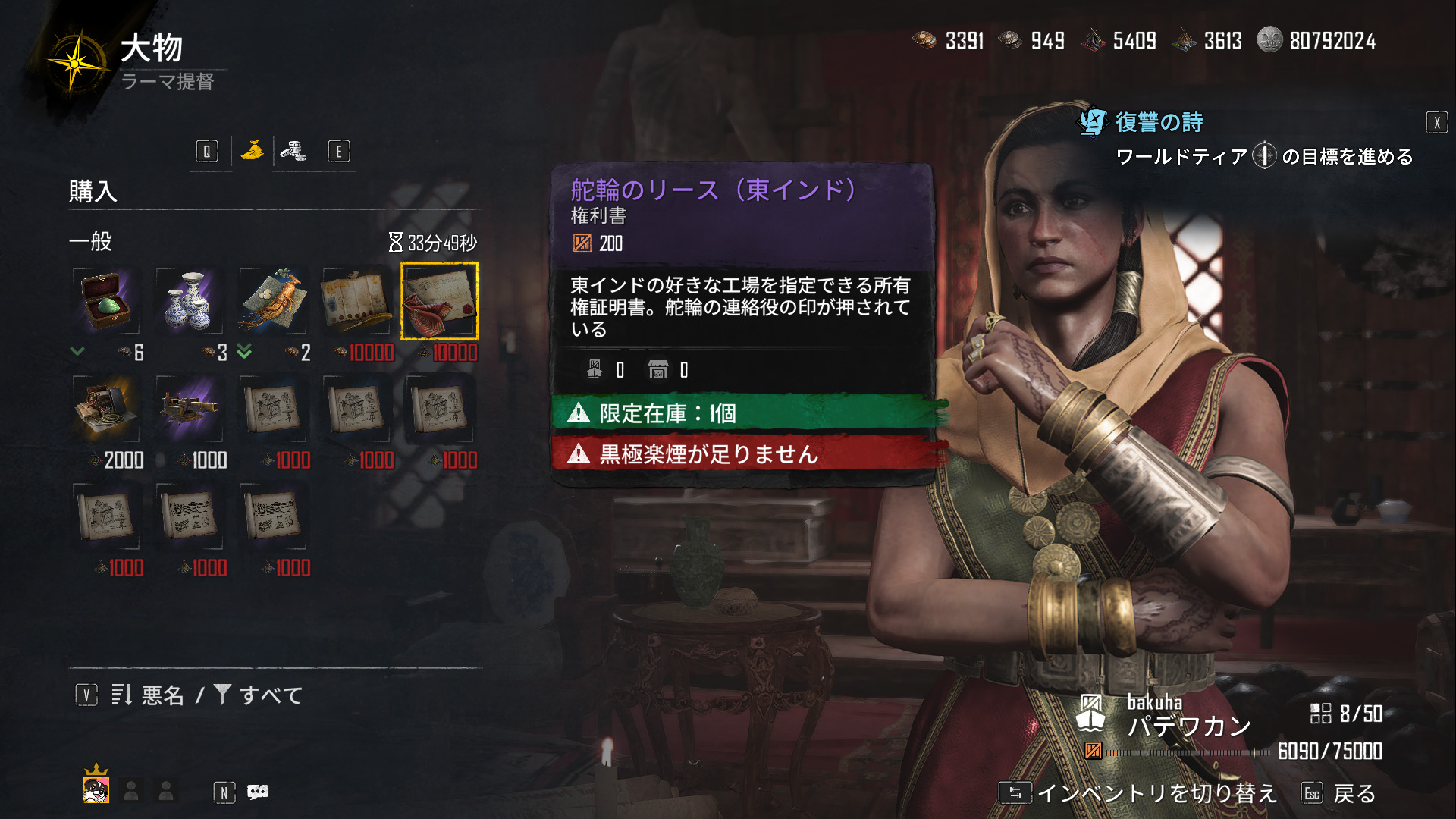Select the ginseng root trade good
The width and height of the screenshot is (1456, 819).
273,302
